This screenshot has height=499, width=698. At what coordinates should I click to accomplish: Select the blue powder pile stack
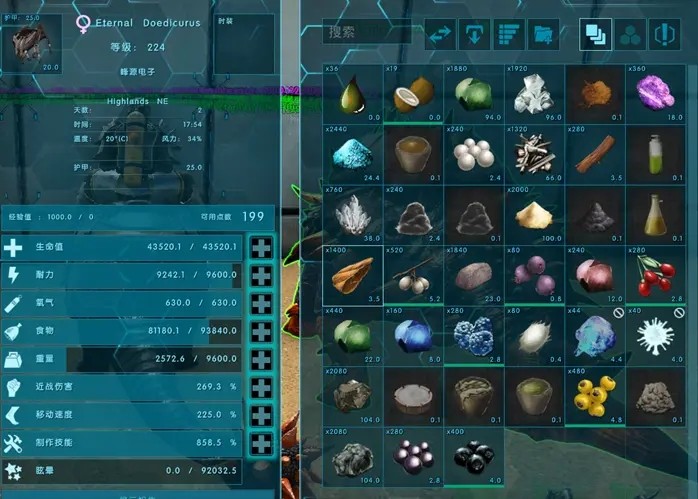352,155
